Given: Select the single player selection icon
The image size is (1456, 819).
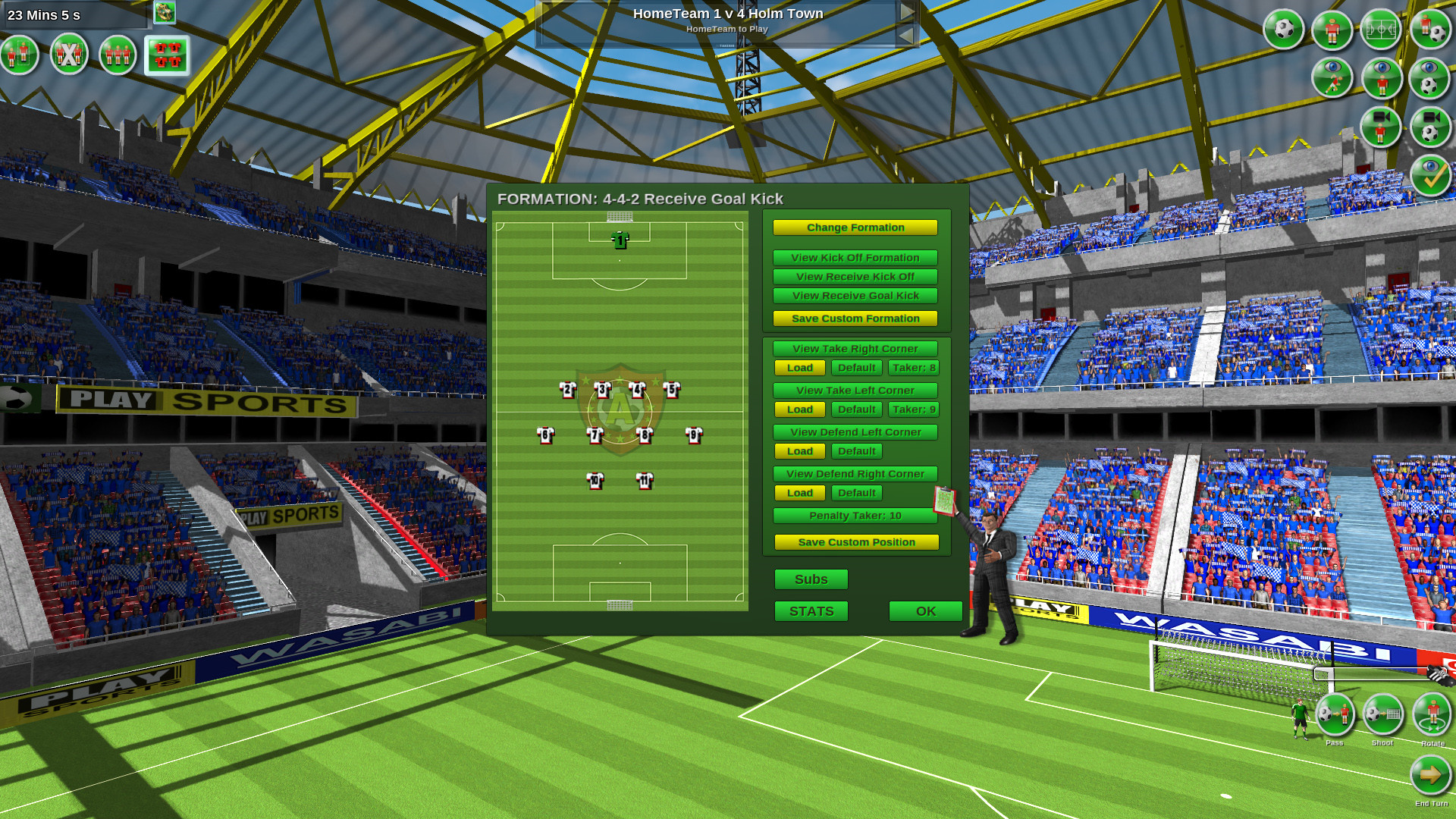Looking at the screenshot, I should click(20, 55).
